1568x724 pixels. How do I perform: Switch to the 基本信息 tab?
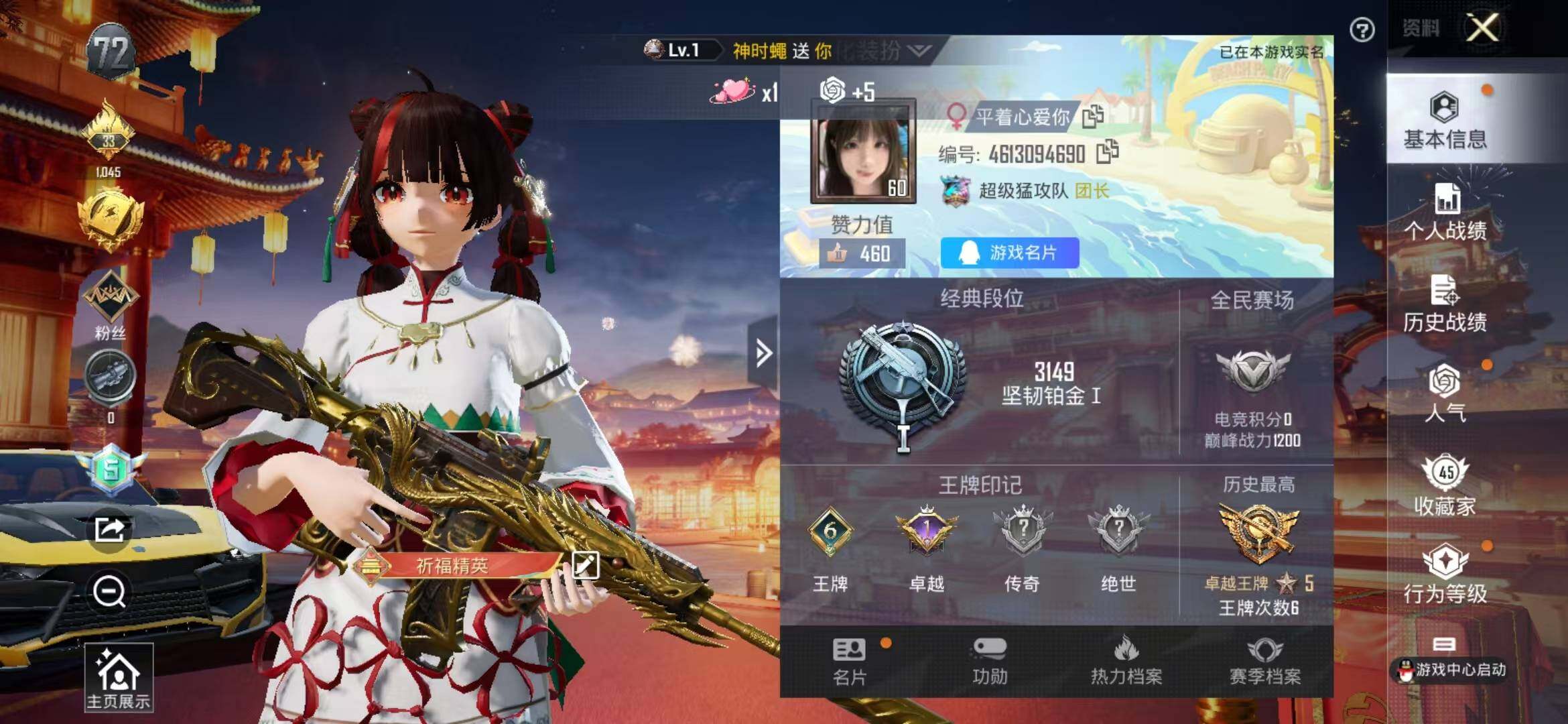tap(1445, 121)
